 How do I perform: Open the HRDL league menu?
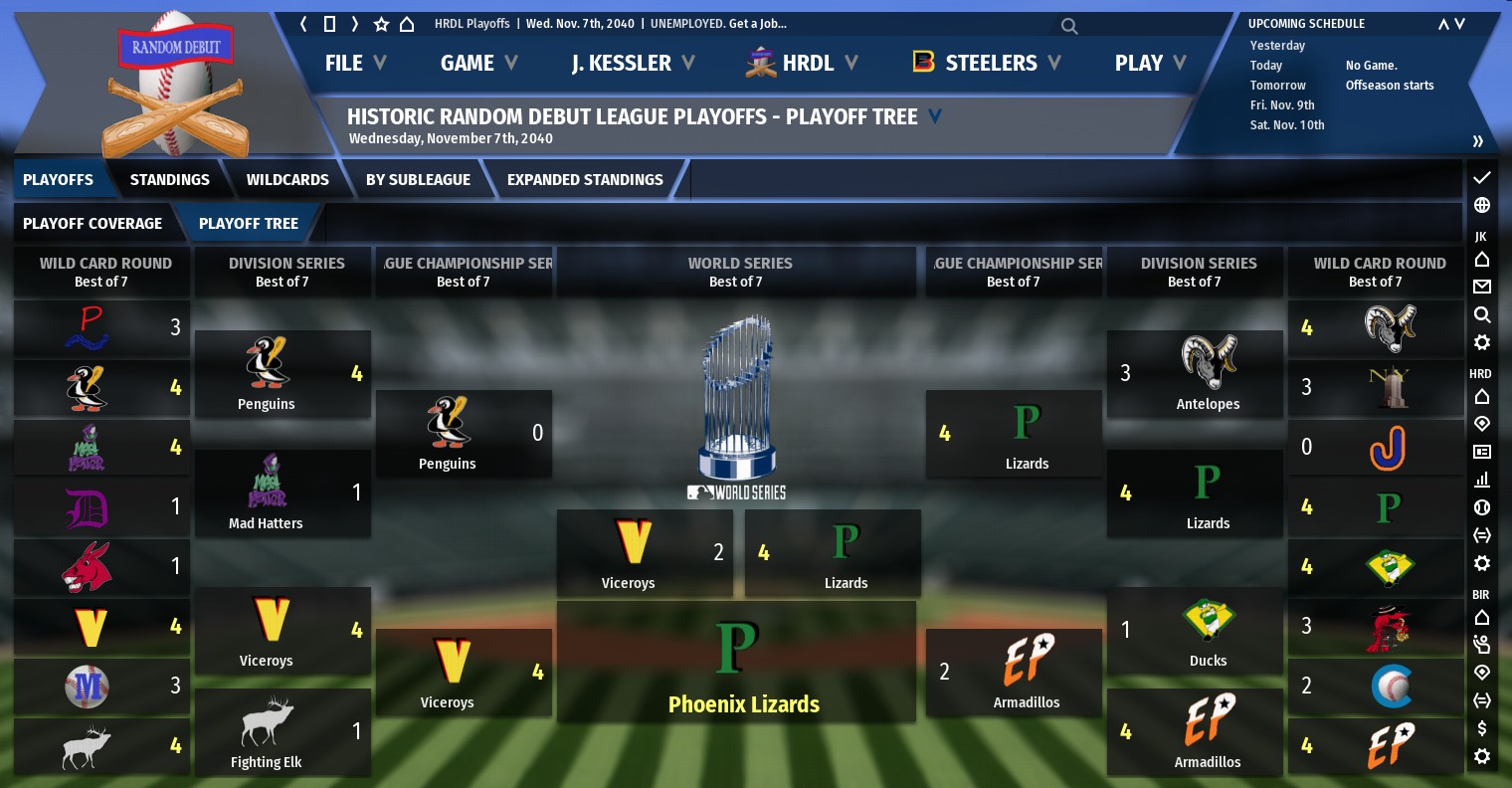802,63
